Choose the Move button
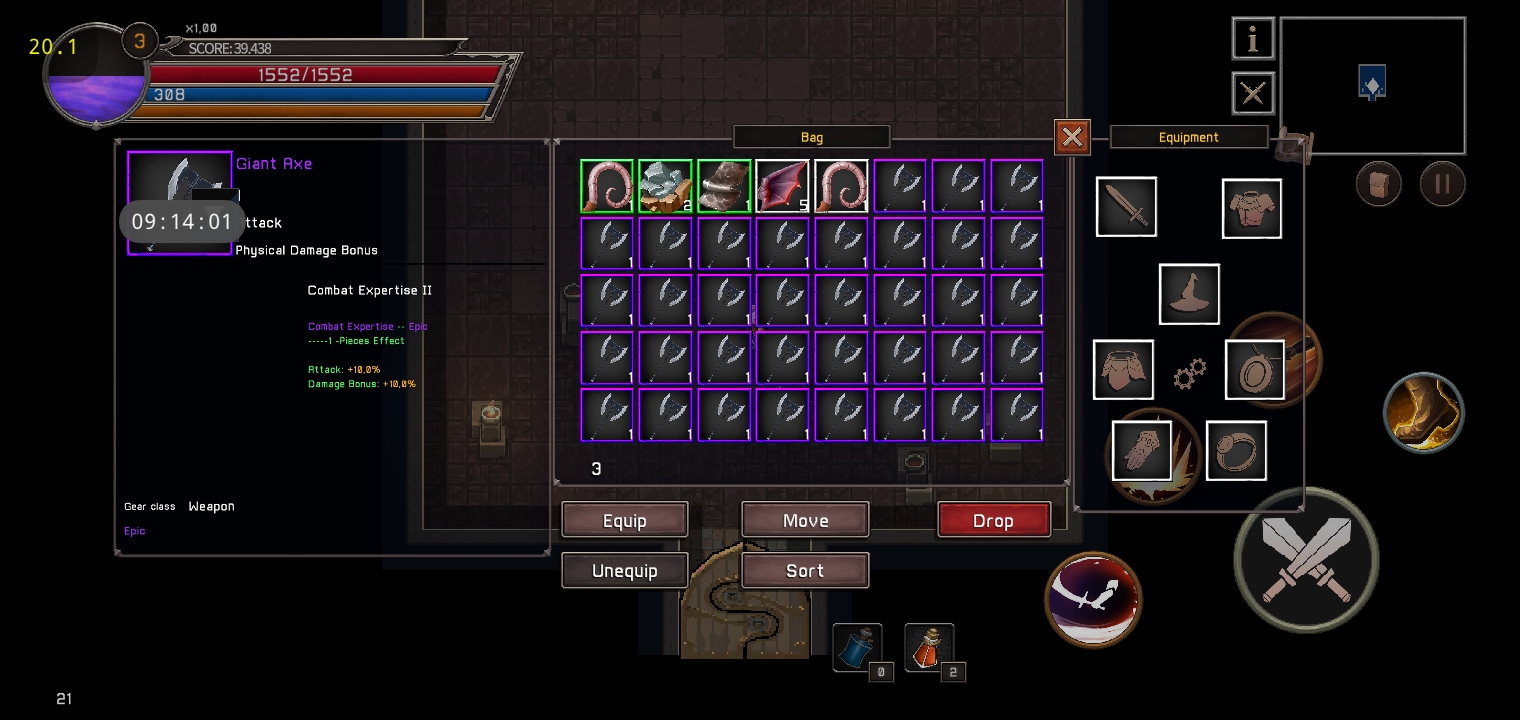This screenshot has height=720, width=1520. (805, 520)
